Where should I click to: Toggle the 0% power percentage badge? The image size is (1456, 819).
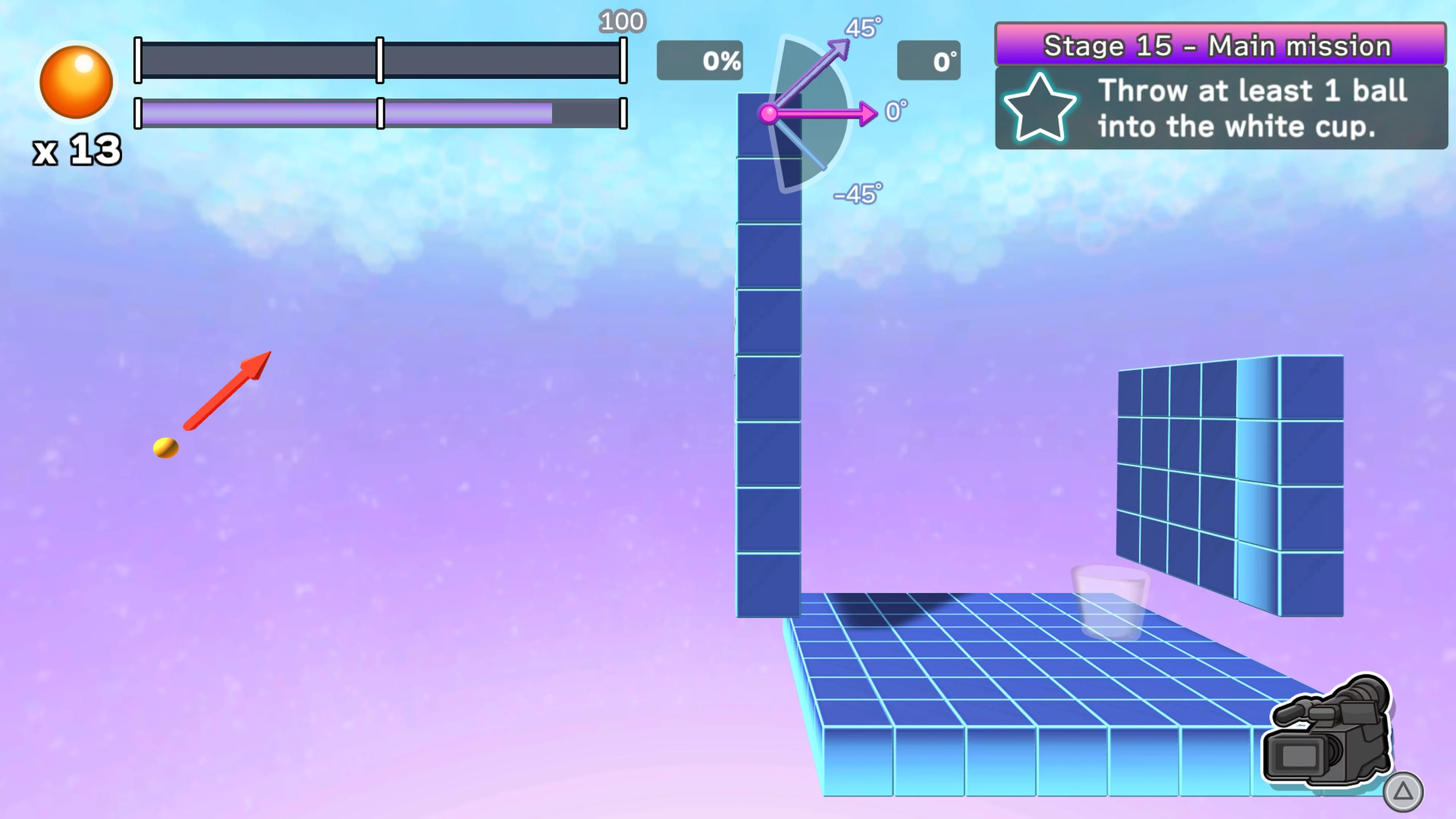click(x=700, y=61)
